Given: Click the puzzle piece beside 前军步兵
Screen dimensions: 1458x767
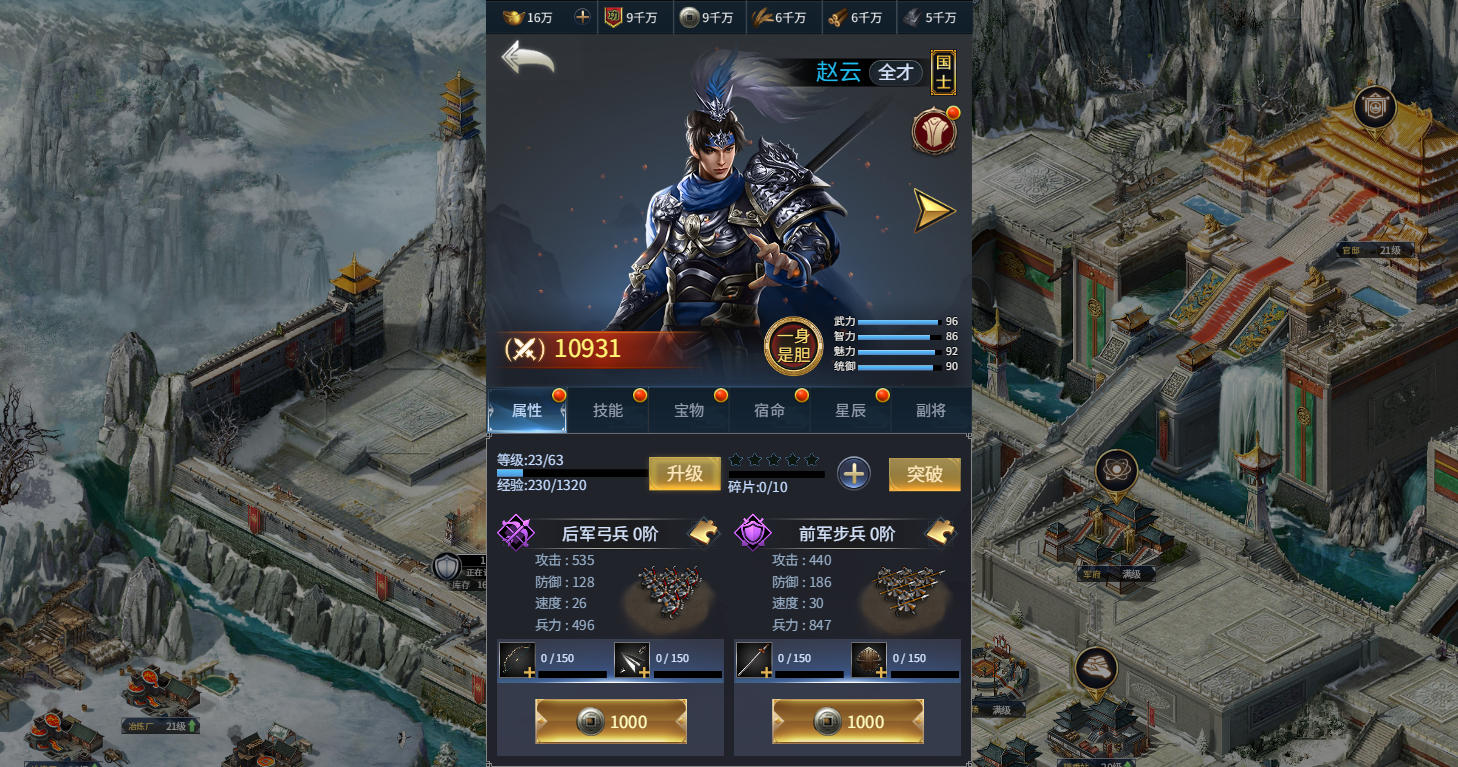Looking at the screenshot, I should pos(940,533).
